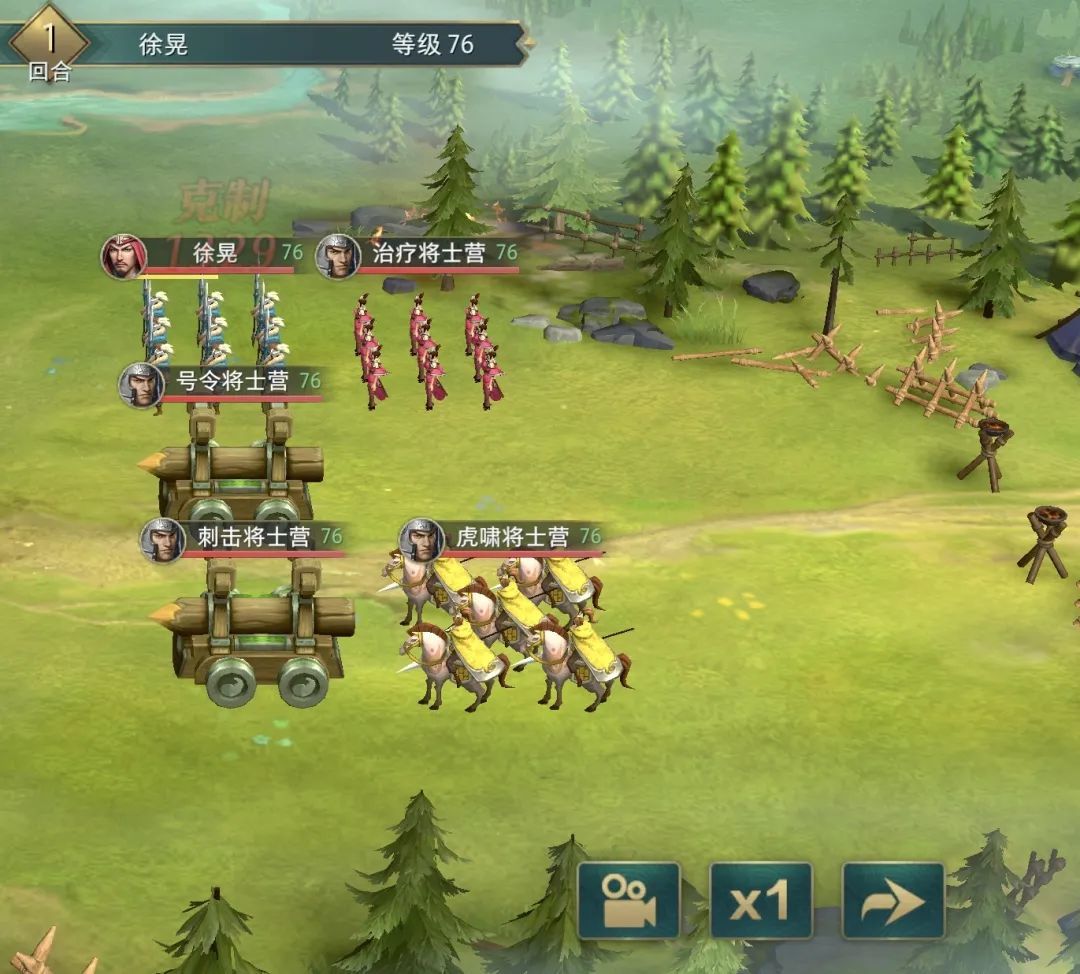Select the 刺击将士营 unit nameplate
This screenshot has height=974, width=1080.
[x=253, y=537]
